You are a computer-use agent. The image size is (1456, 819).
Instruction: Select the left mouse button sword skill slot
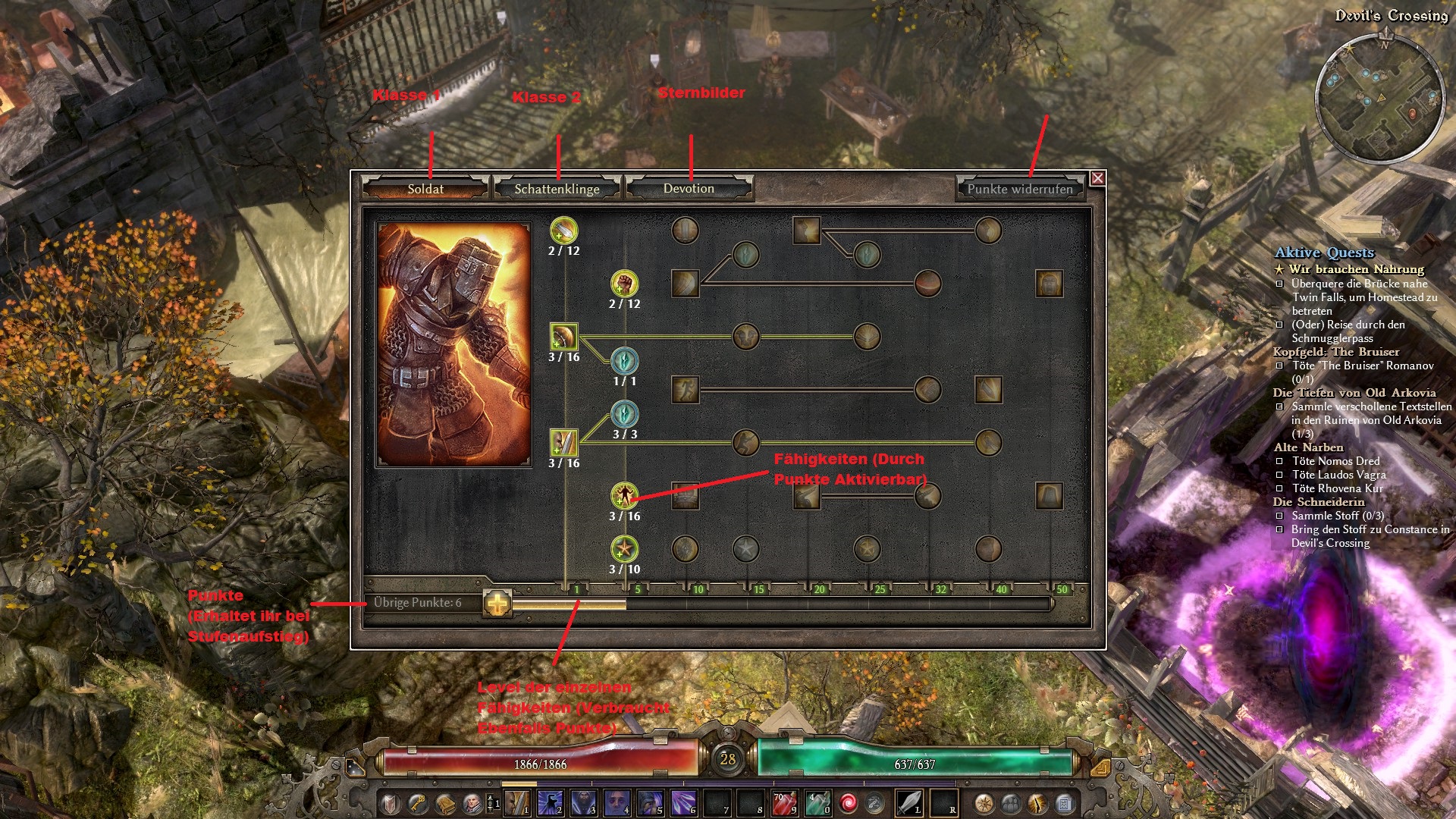coord(908,803)
